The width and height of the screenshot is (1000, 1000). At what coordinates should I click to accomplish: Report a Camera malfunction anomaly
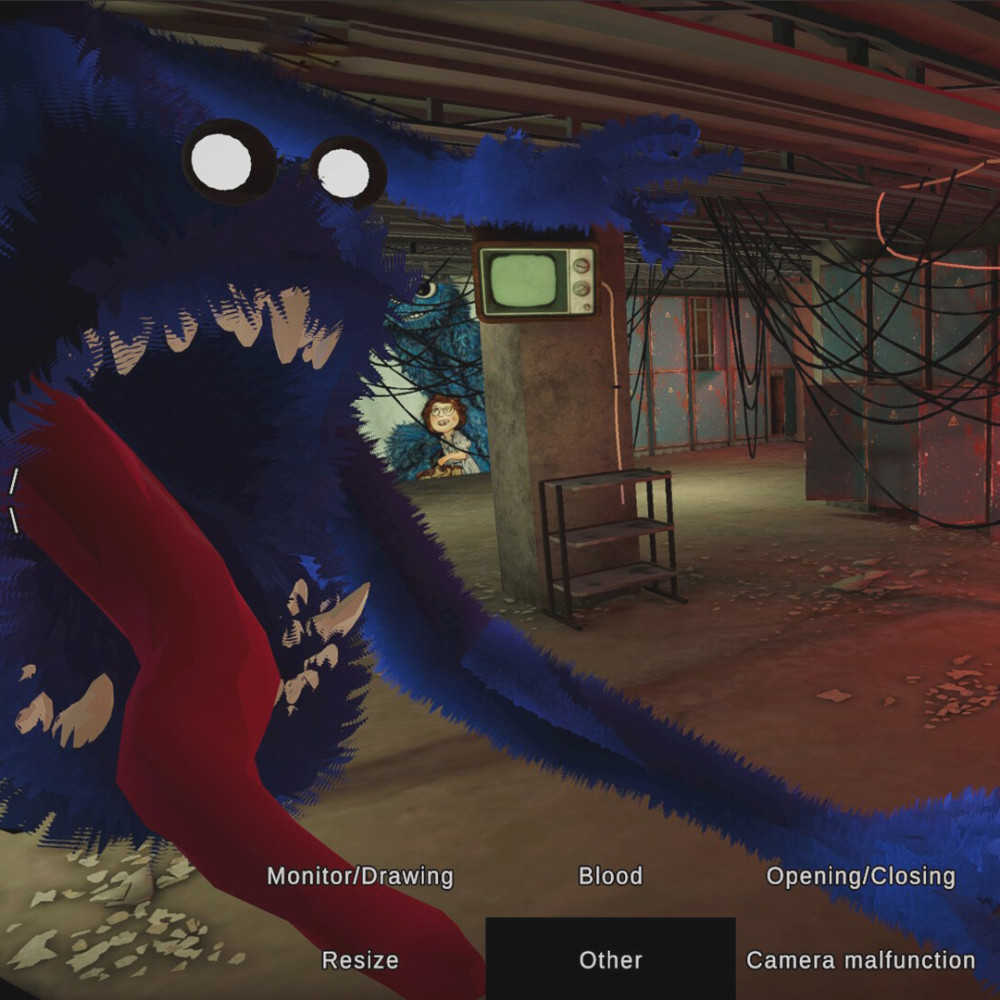(x=860, y=961)
